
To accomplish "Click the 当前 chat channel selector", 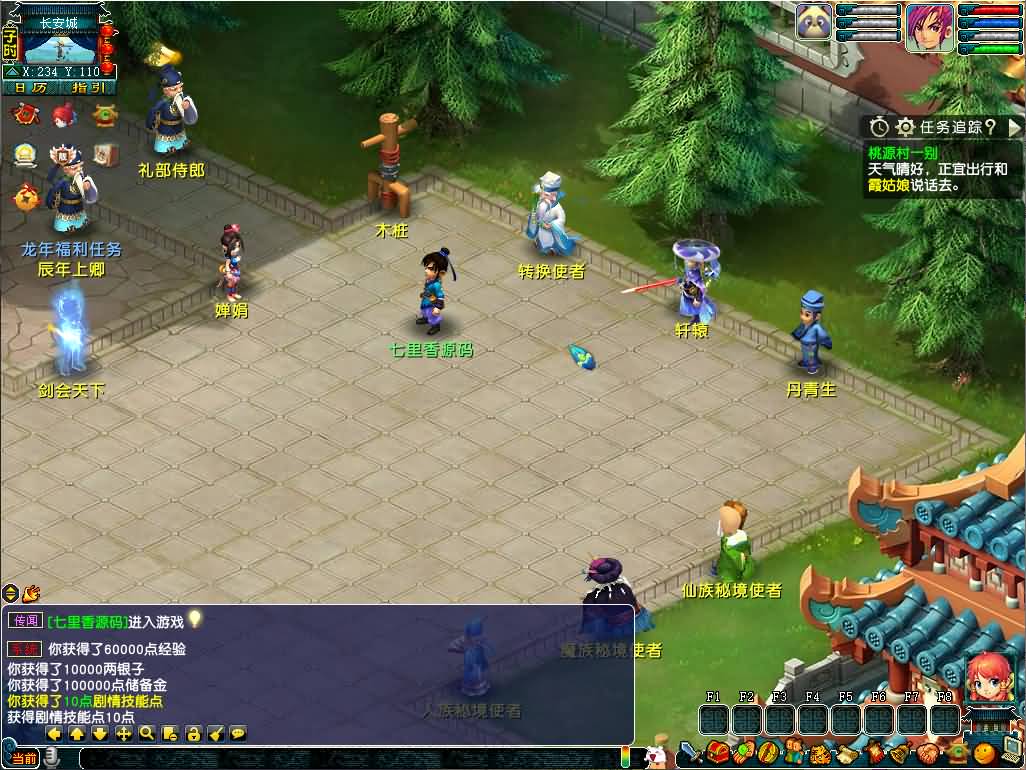I will [24, 758].
